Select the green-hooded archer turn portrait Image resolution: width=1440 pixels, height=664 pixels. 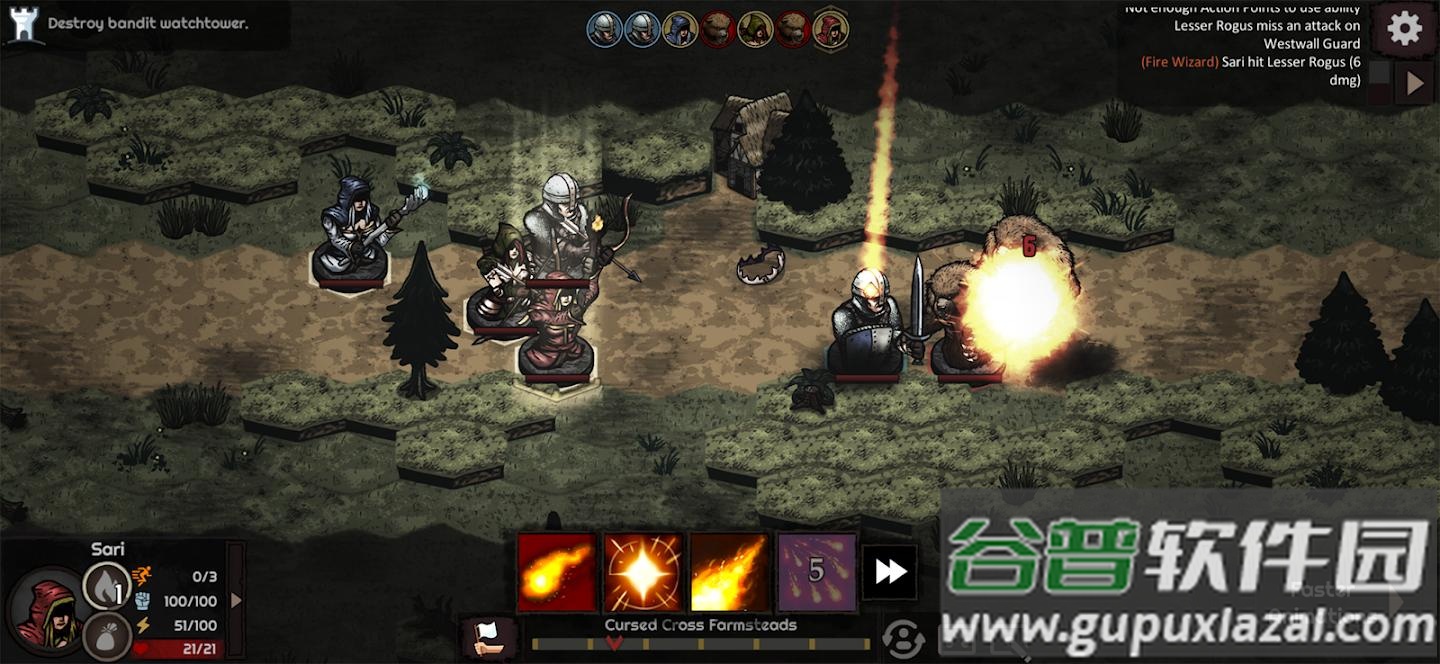click(755, 29)
